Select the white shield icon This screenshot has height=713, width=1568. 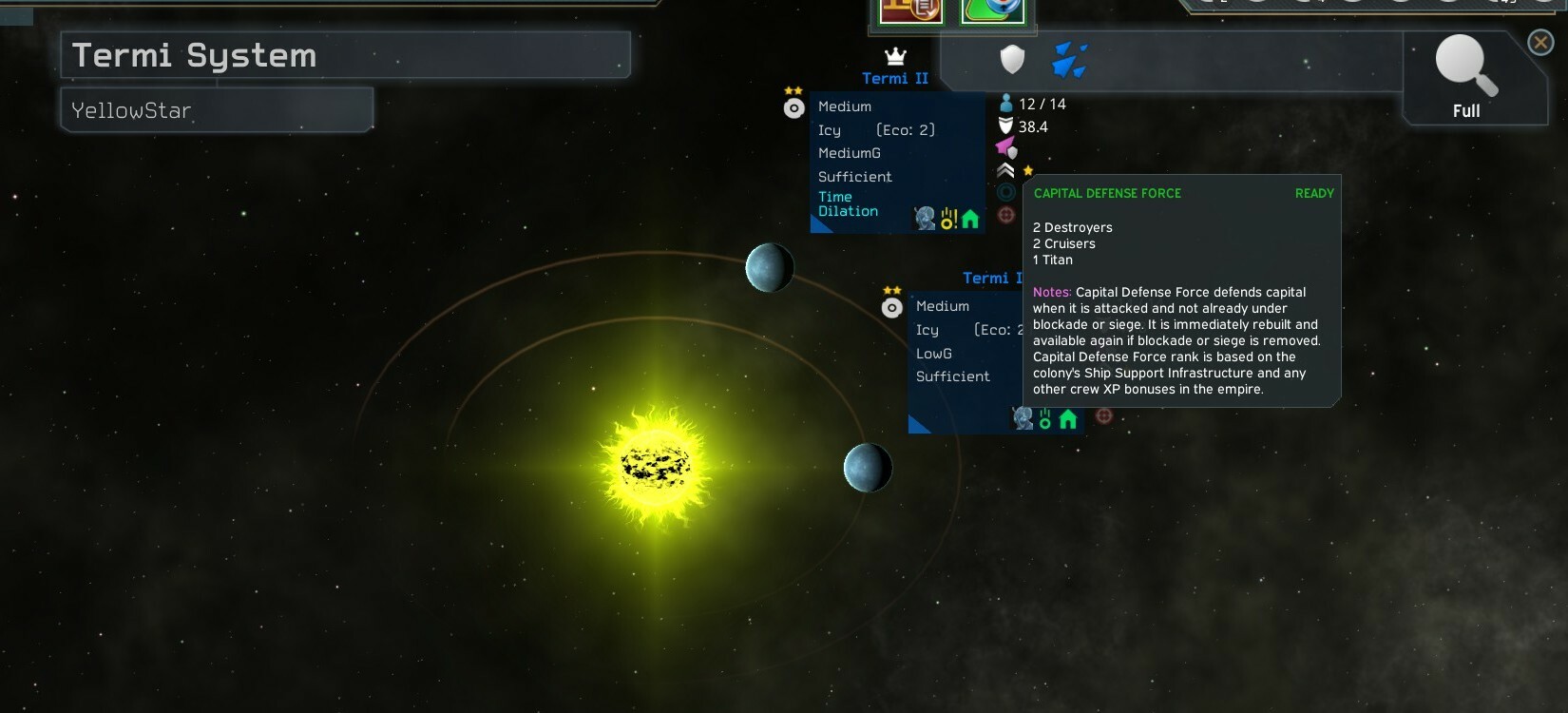click(1013, 60)
